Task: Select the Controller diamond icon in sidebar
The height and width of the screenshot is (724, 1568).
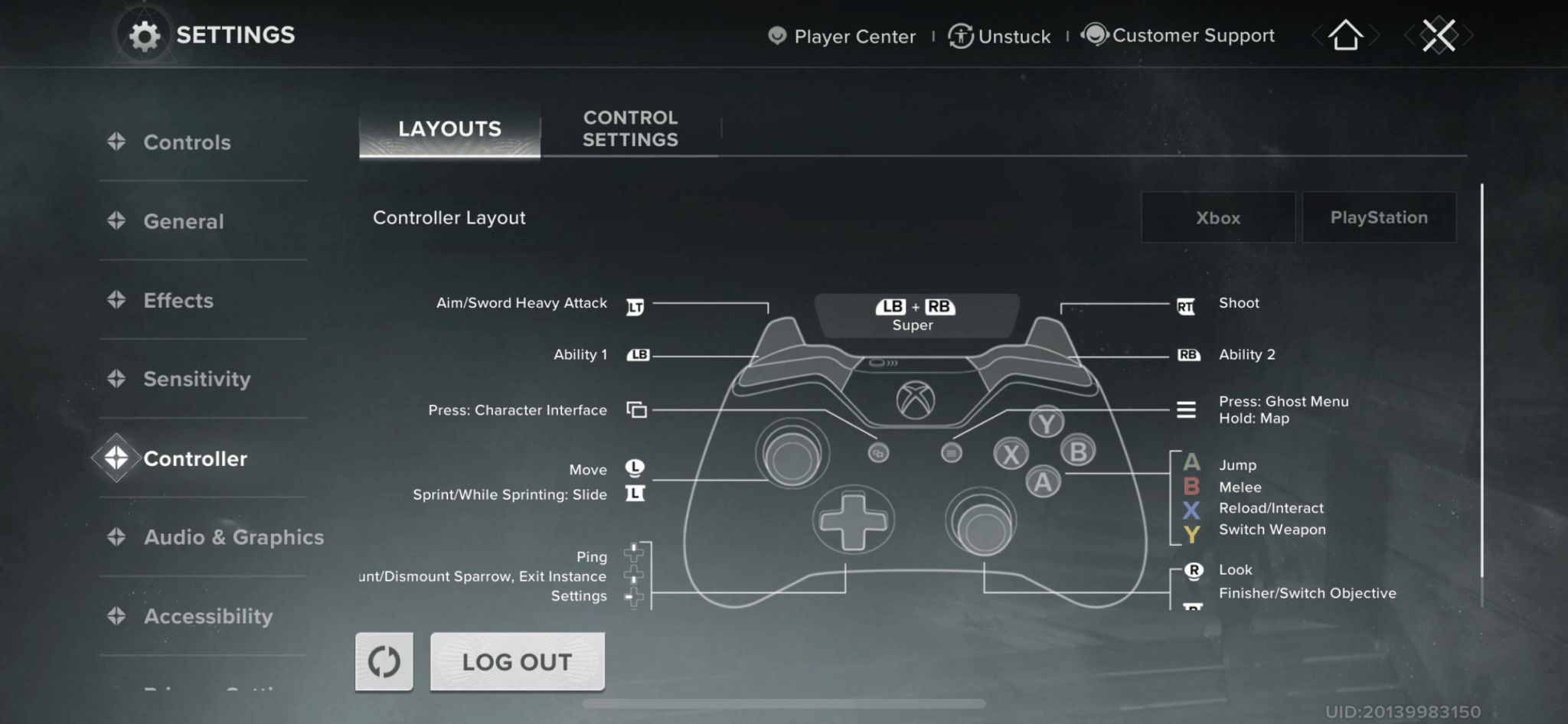Action: pyautogui.click(x=116, y=458)
